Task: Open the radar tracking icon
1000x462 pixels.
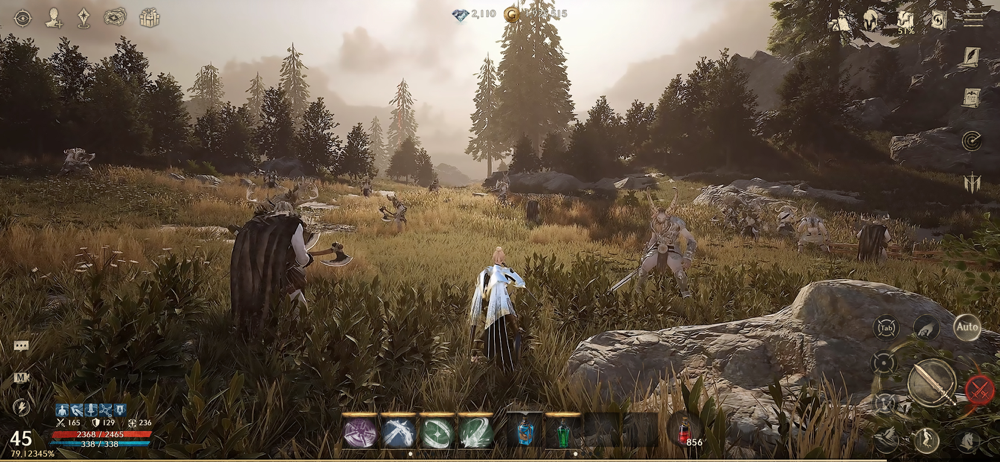Action: point(971,139)
